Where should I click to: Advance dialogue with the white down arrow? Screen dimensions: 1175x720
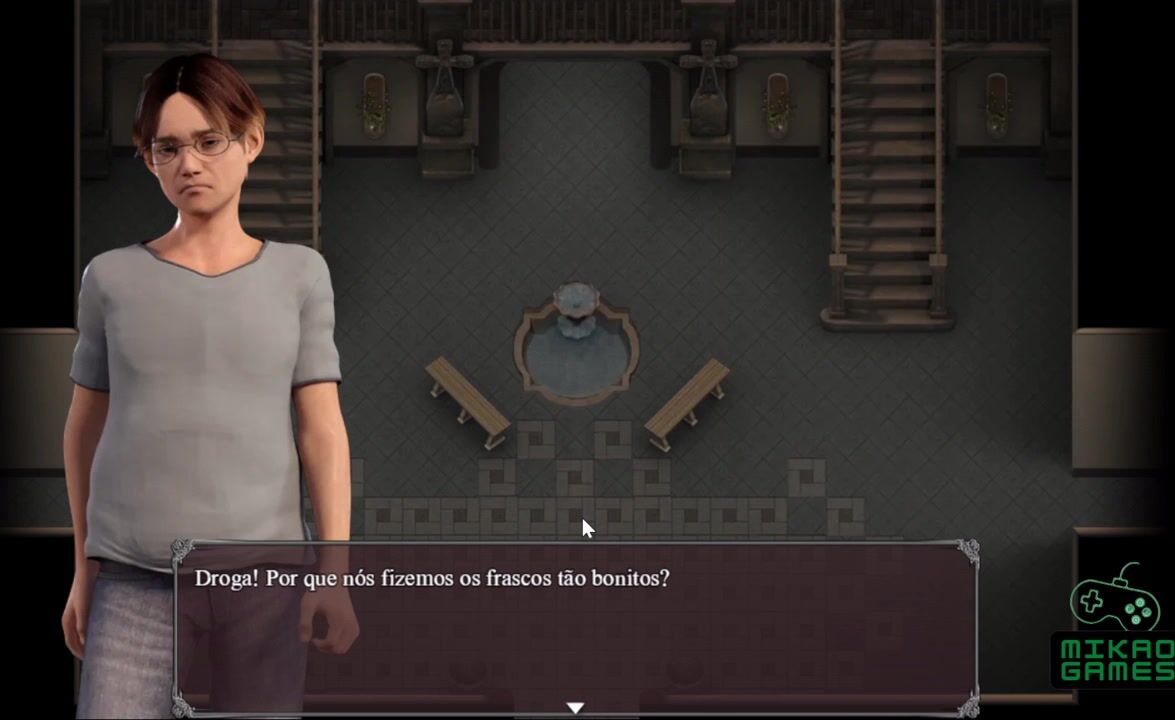tap(575, 708)
